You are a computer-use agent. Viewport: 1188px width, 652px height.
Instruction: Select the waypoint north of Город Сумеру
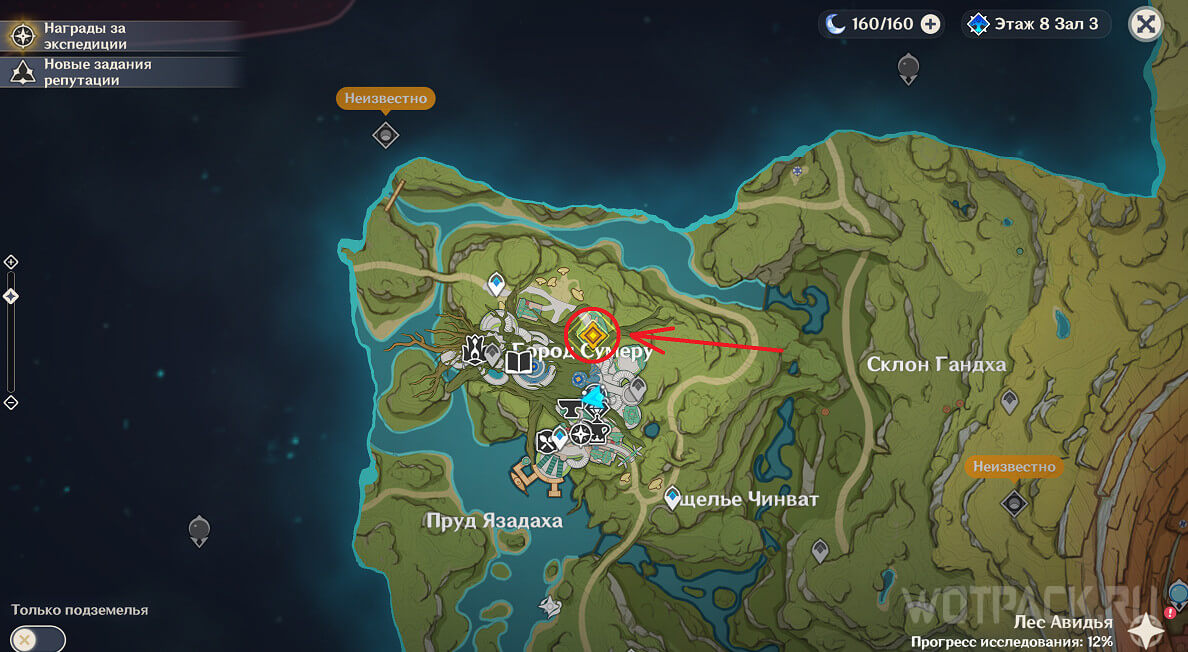click(495, 286)
